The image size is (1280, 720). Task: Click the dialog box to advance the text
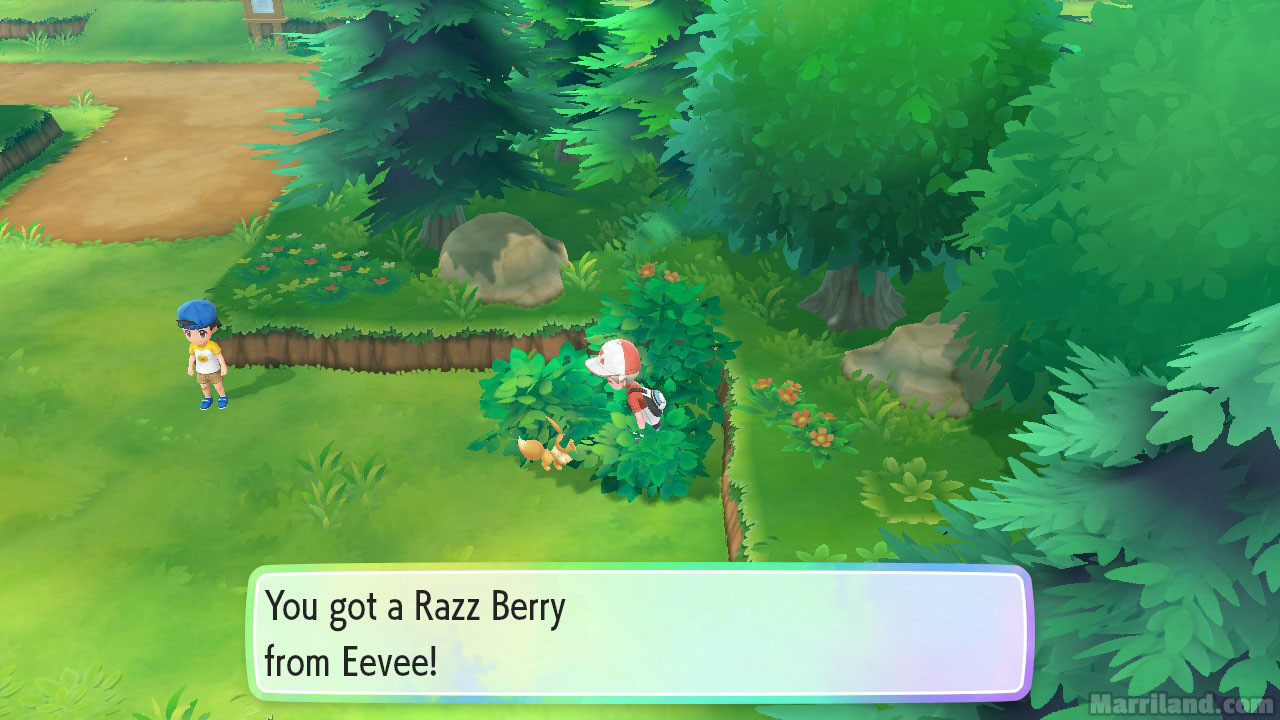640,630
